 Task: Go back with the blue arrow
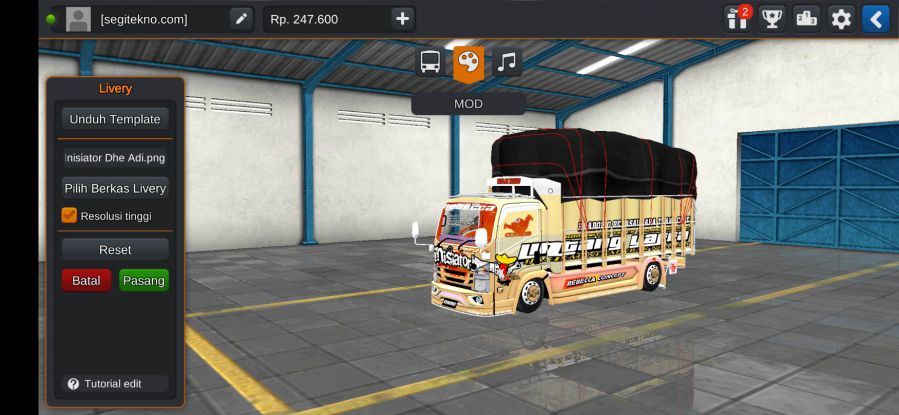coord(875,18)
